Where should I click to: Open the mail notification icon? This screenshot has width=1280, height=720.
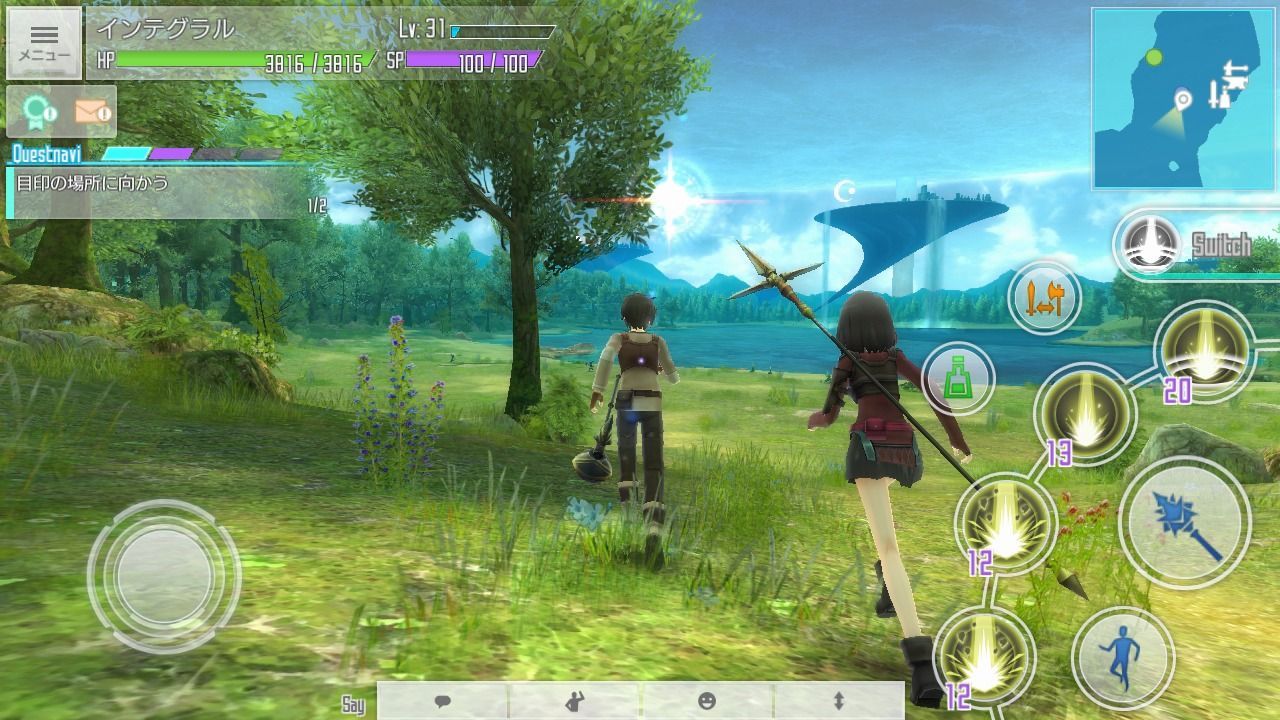(94, 110)
